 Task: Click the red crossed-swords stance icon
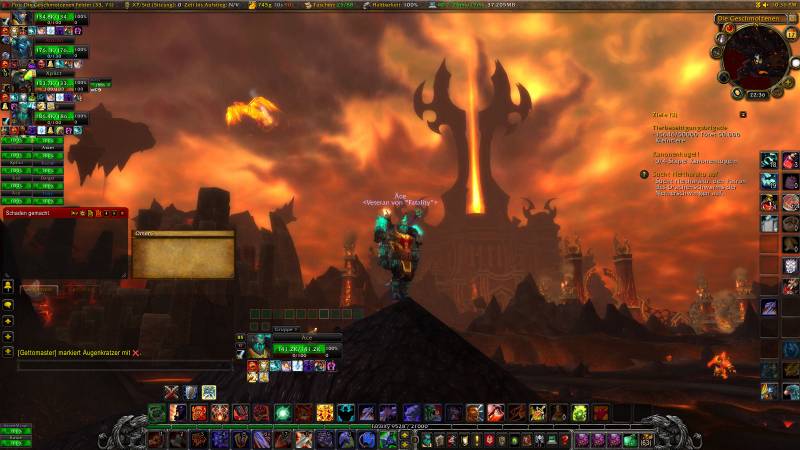click(x=171, y=392)
